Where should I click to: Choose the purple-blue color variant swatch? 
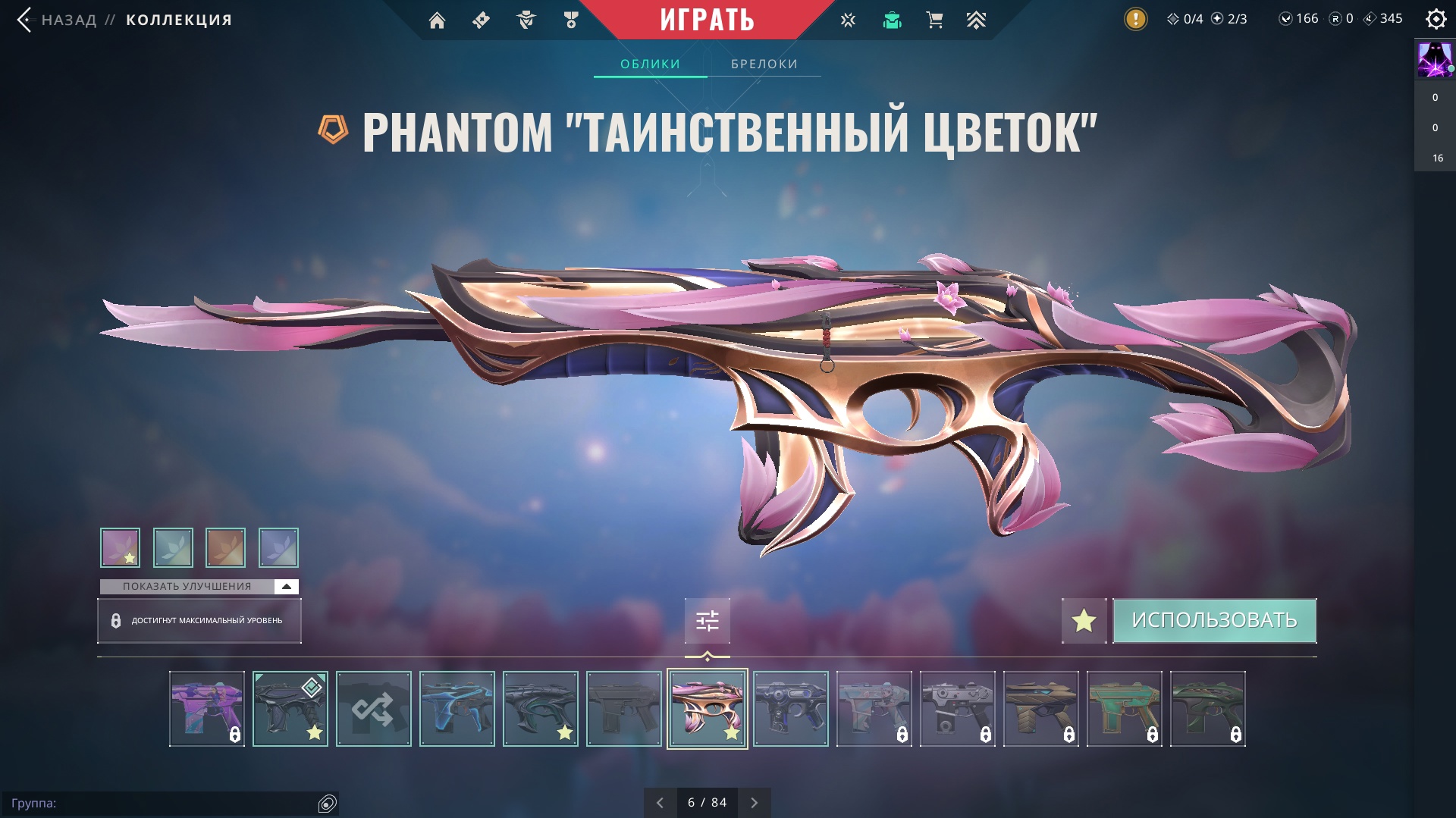278,547
